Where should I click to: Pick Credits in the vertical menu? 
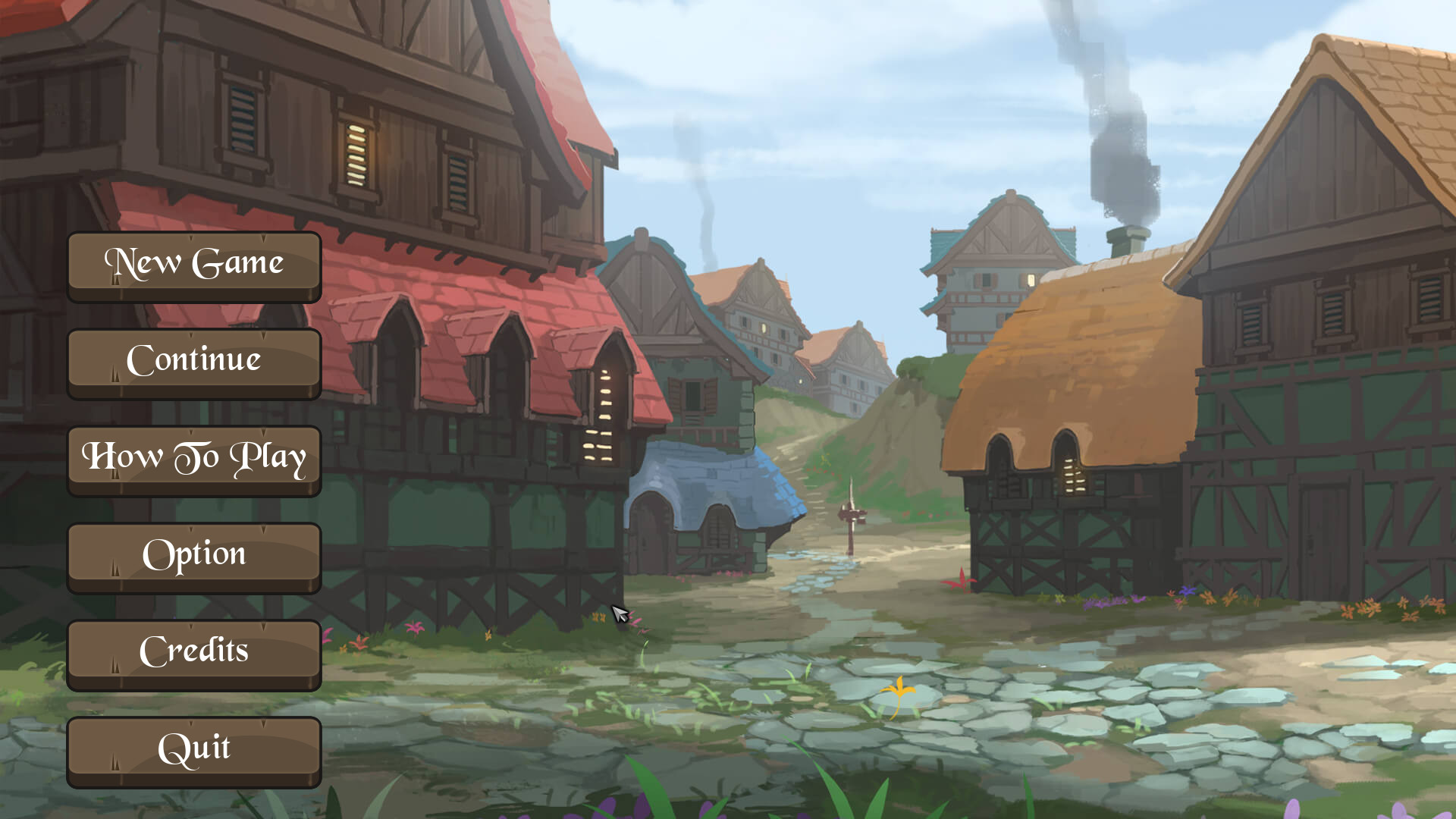coord(193,651)
